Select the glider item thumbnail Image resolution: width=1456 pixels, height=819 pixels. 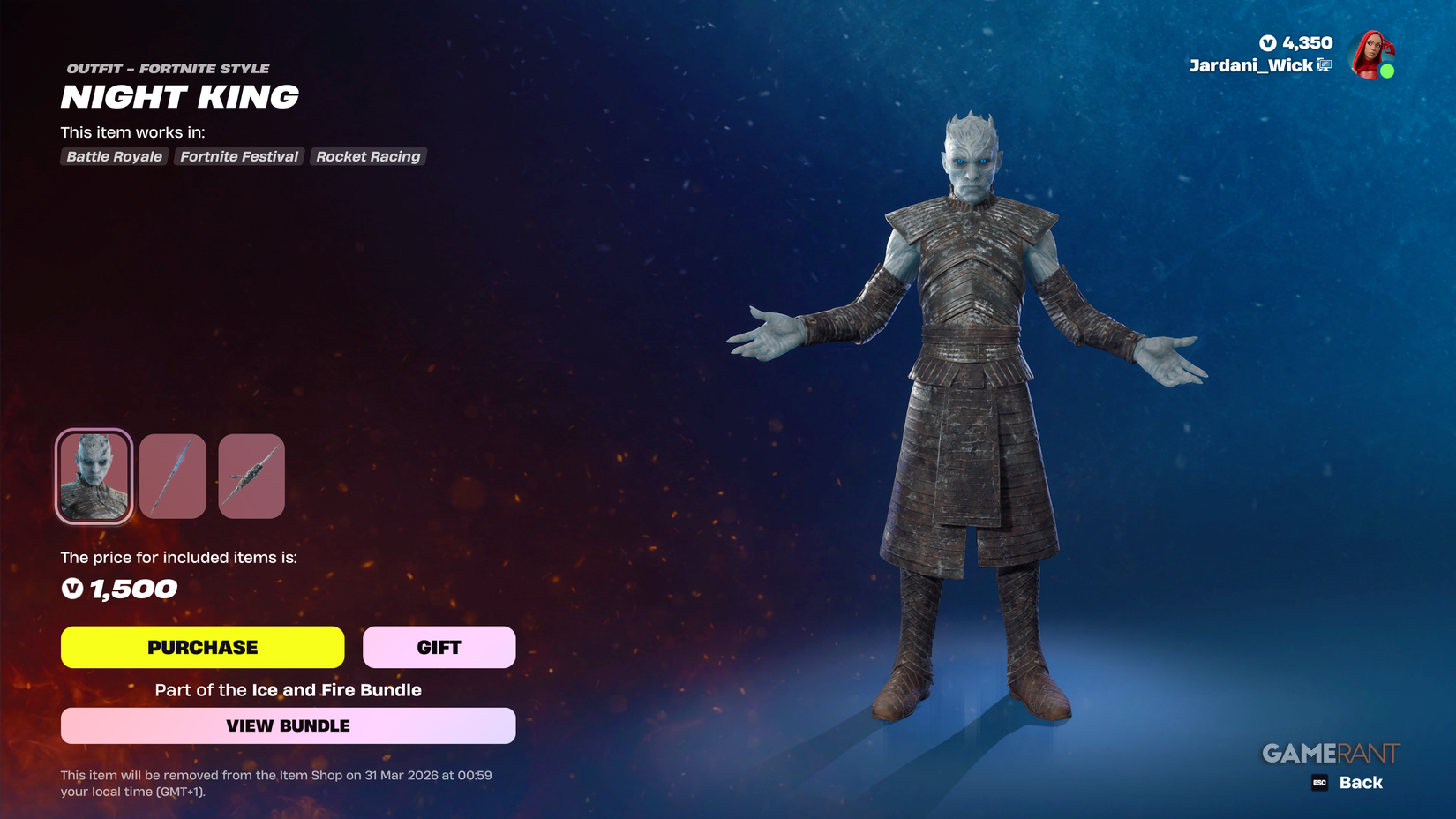tap(251, 476)
